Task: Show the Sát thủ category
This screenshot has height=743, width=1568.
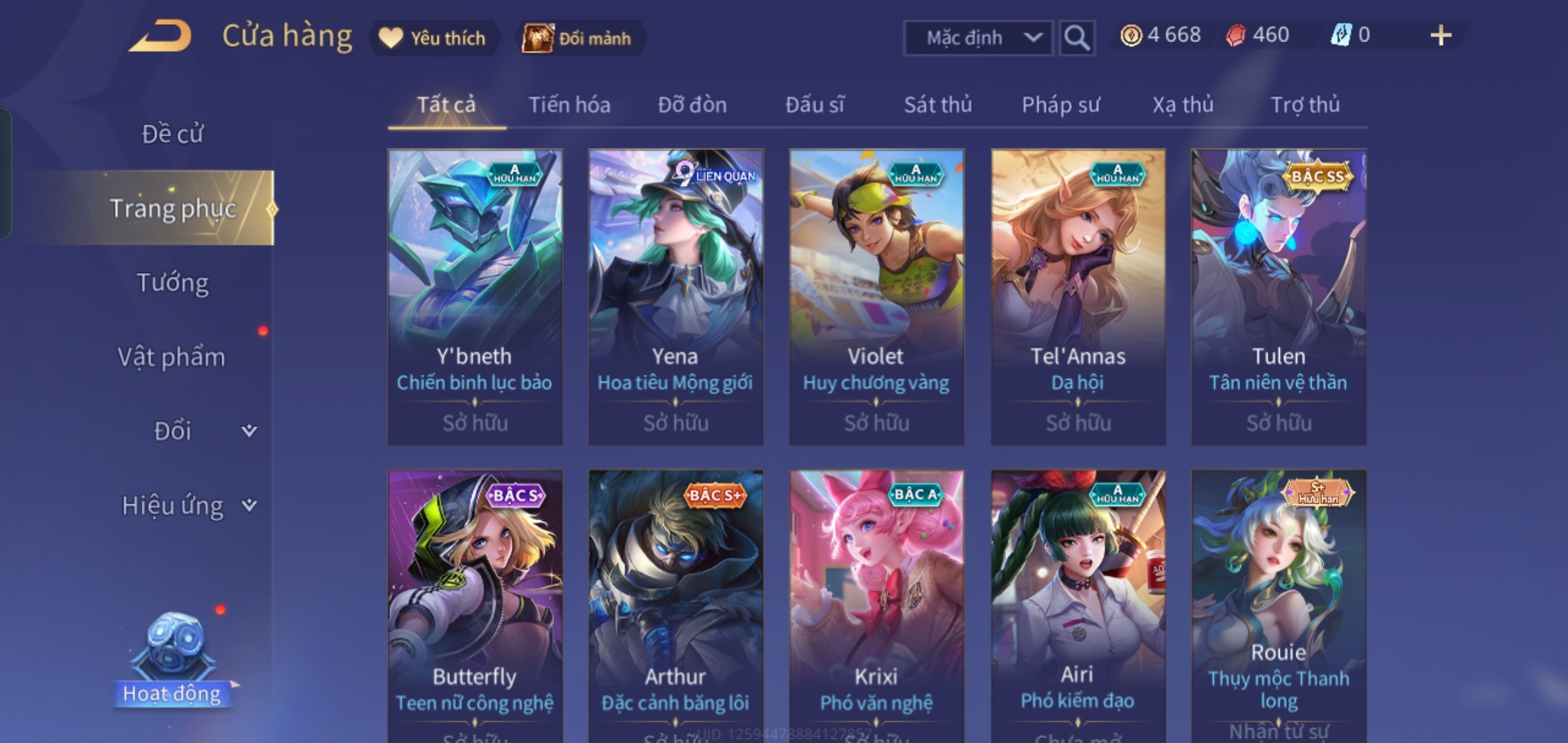Action: (x=937, y=105)
